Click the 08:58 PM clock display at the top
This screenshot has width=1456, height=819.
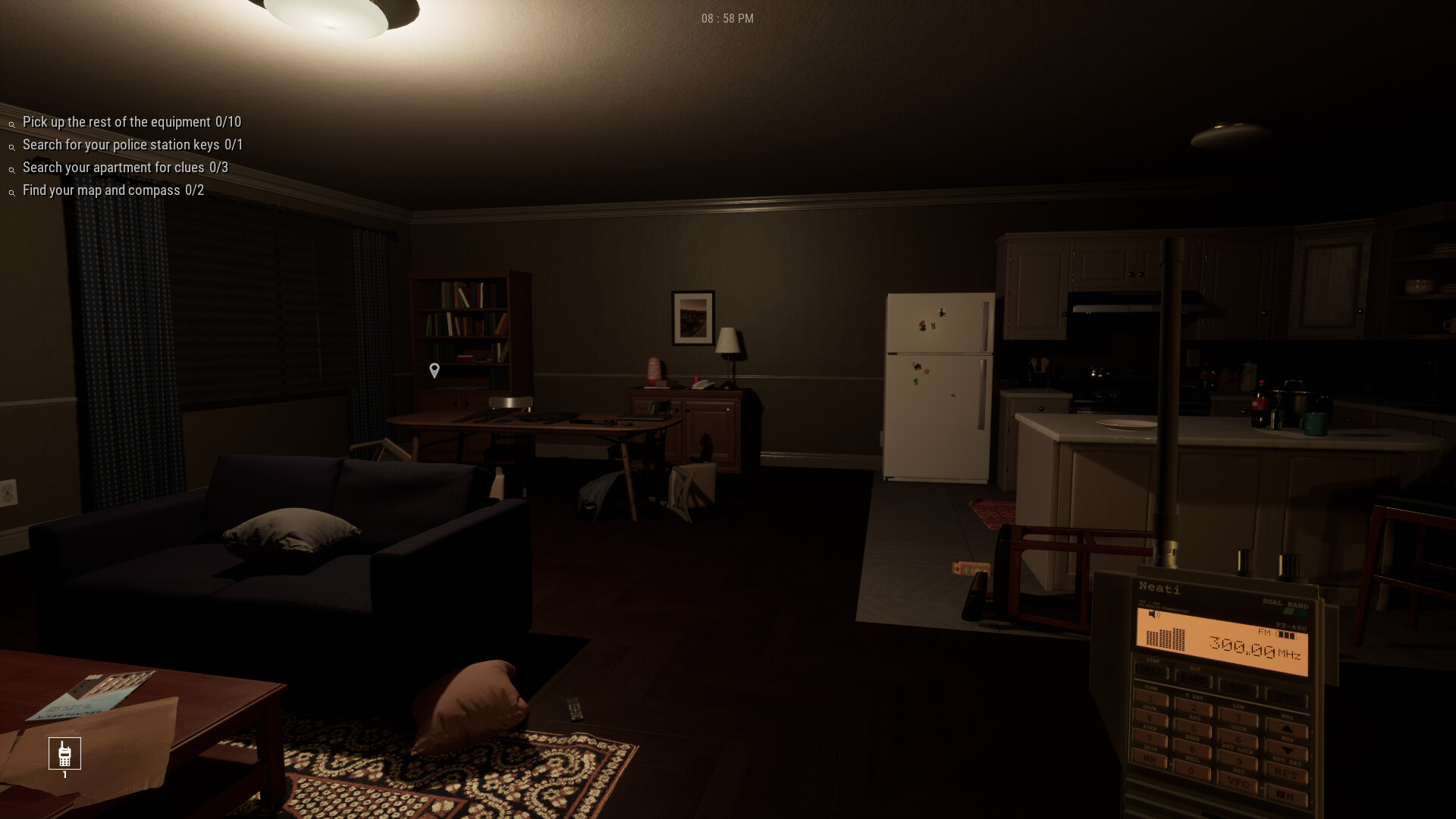tap(726, 17)
